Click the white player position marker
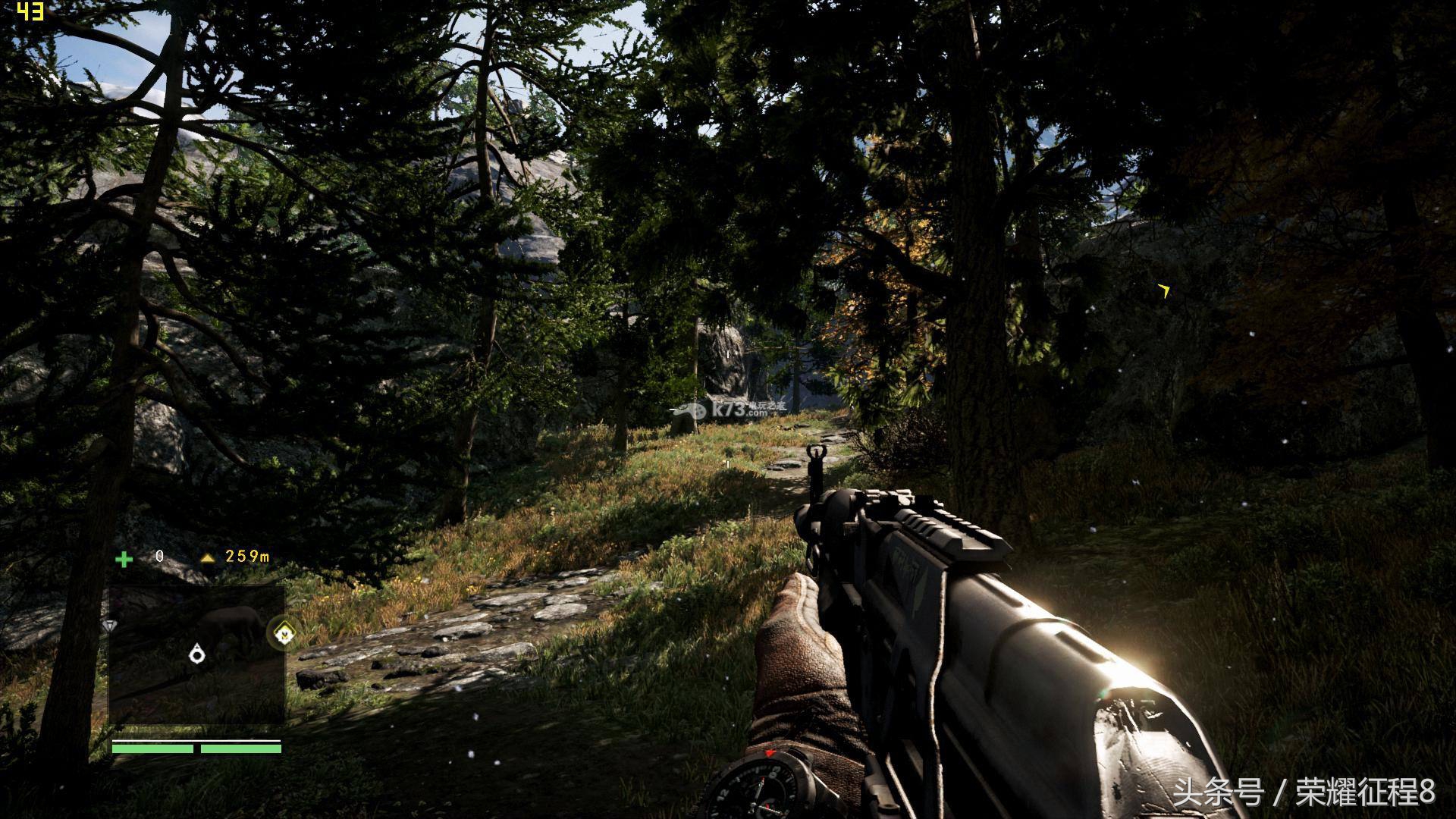Viewport: 1456px width, 819px height. [198, 652]
